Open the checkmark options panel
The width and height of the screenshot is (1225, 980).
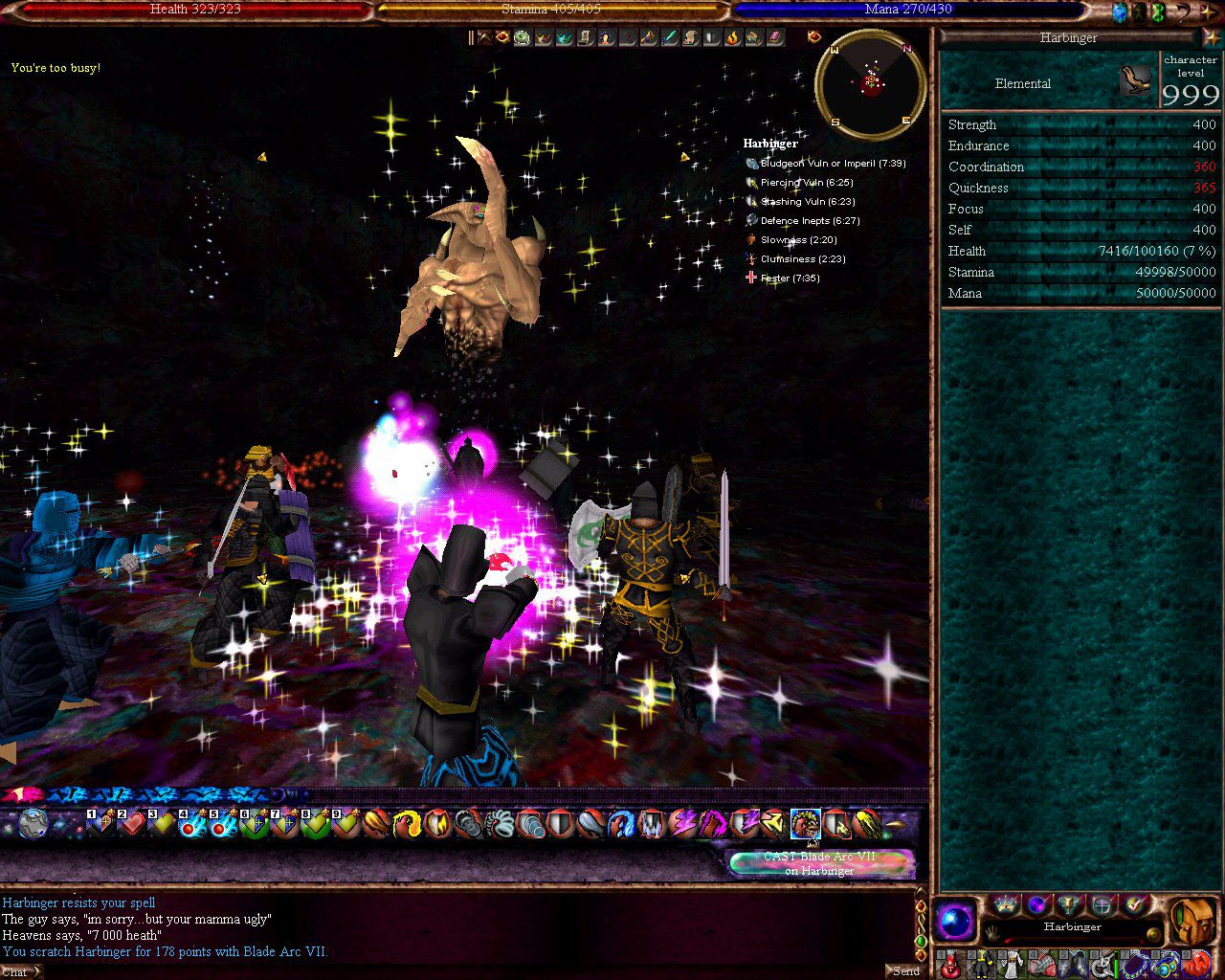[x=1135, y=904]
